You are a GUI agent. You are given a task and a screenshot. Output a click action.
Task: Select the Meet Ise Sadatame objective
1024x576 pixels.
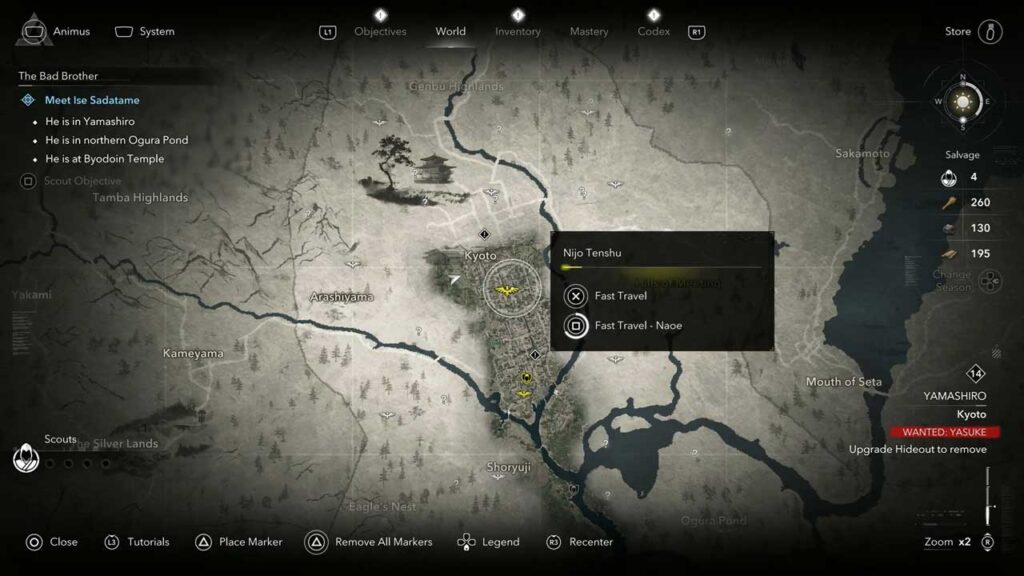click(x=92, y=100)
